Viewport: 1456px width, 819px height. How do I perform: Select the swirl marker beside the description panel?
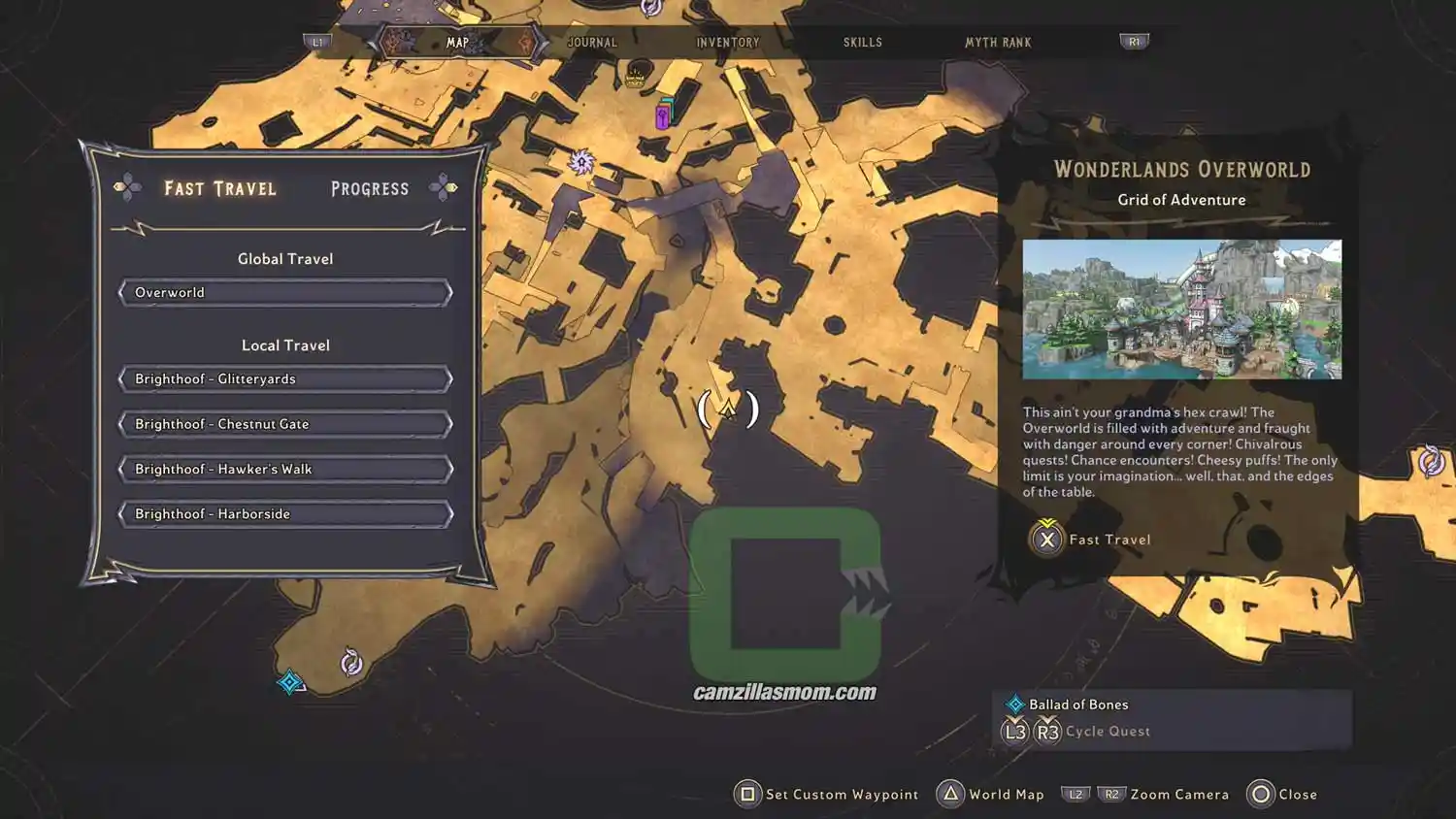(1431, 461)
